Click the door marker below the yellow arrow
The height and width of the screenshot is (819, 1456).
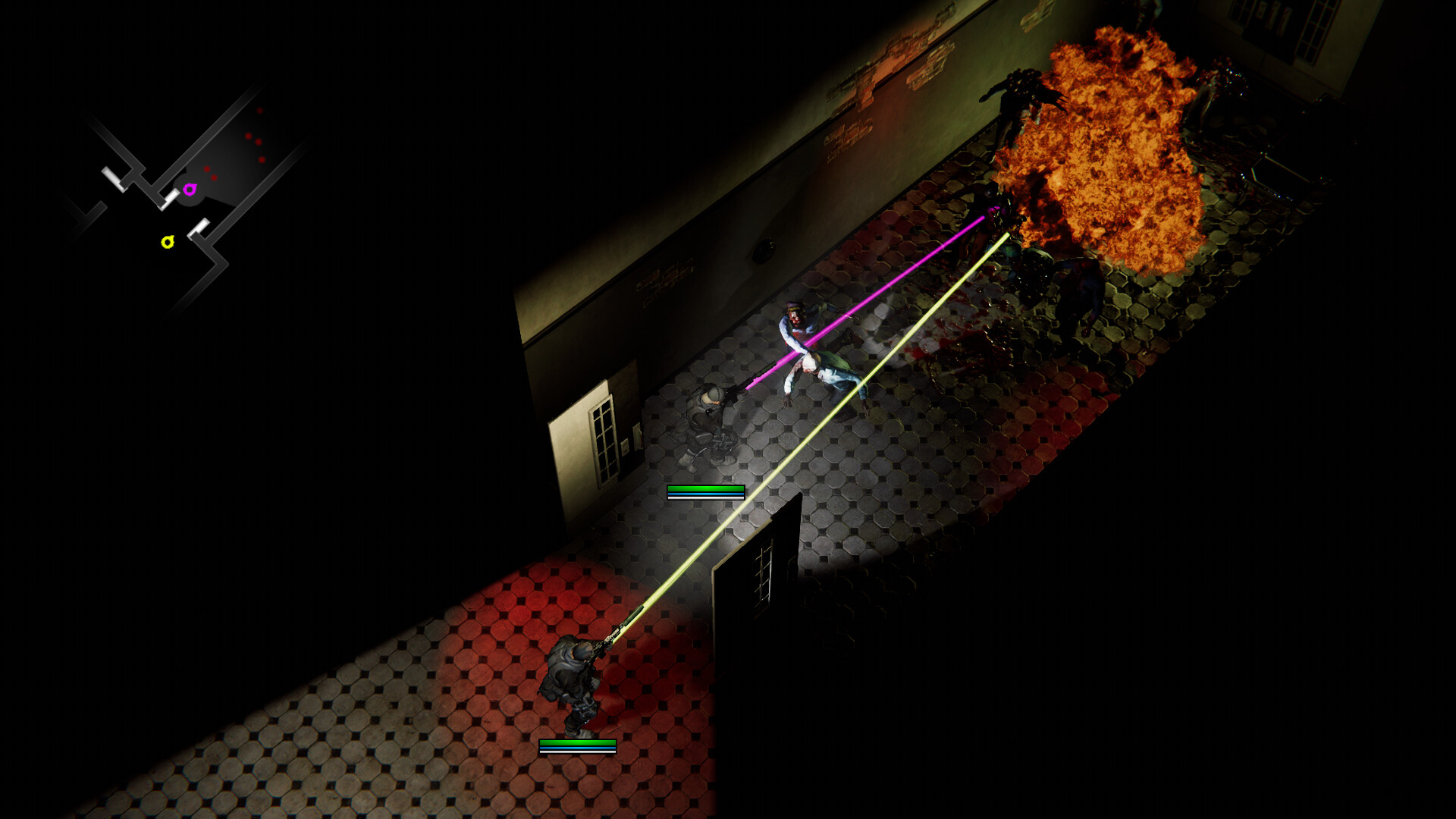tap(199, 227)
